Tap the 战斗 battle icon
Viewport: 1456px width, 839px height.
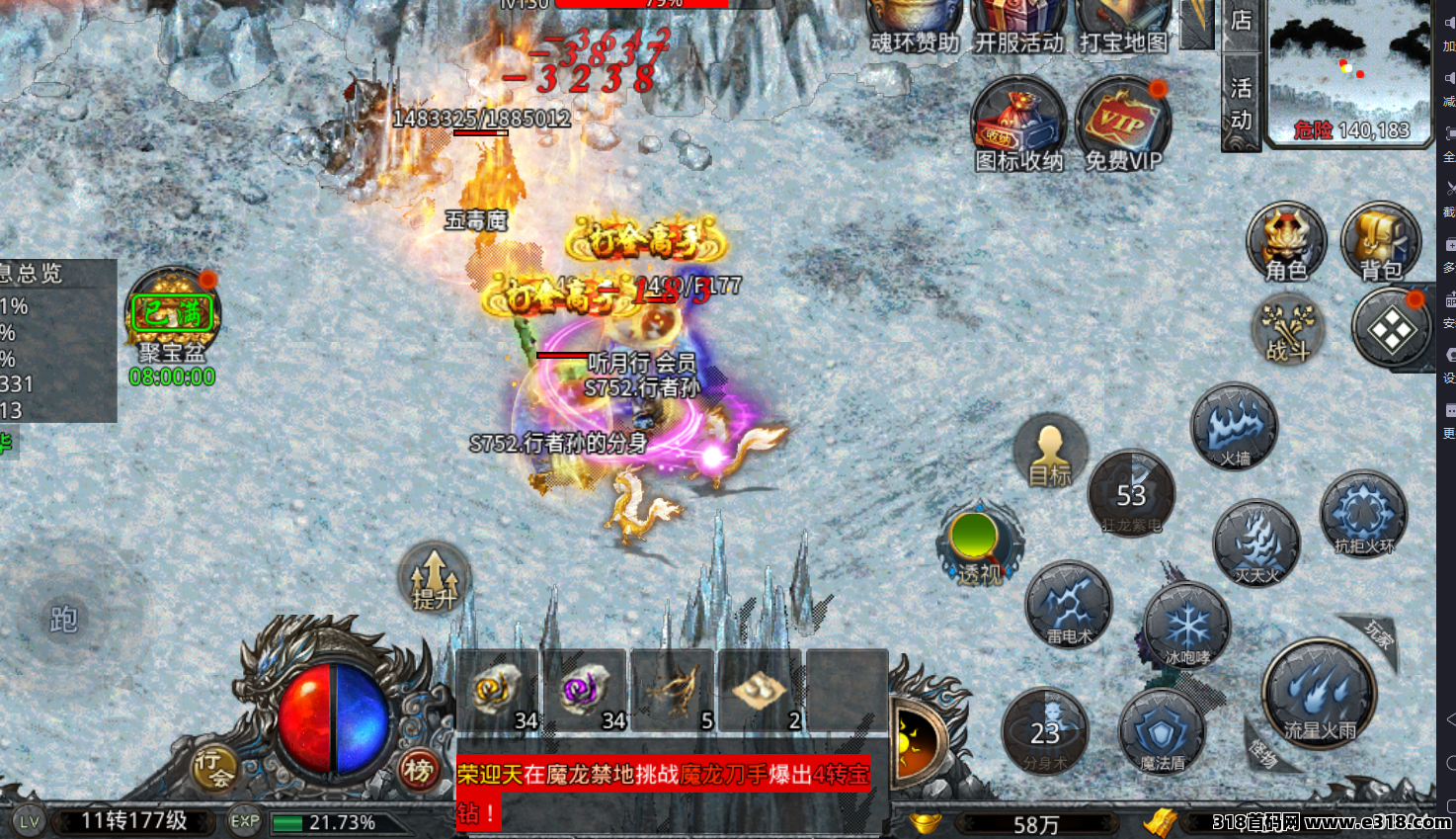(x=1288, y=330)
